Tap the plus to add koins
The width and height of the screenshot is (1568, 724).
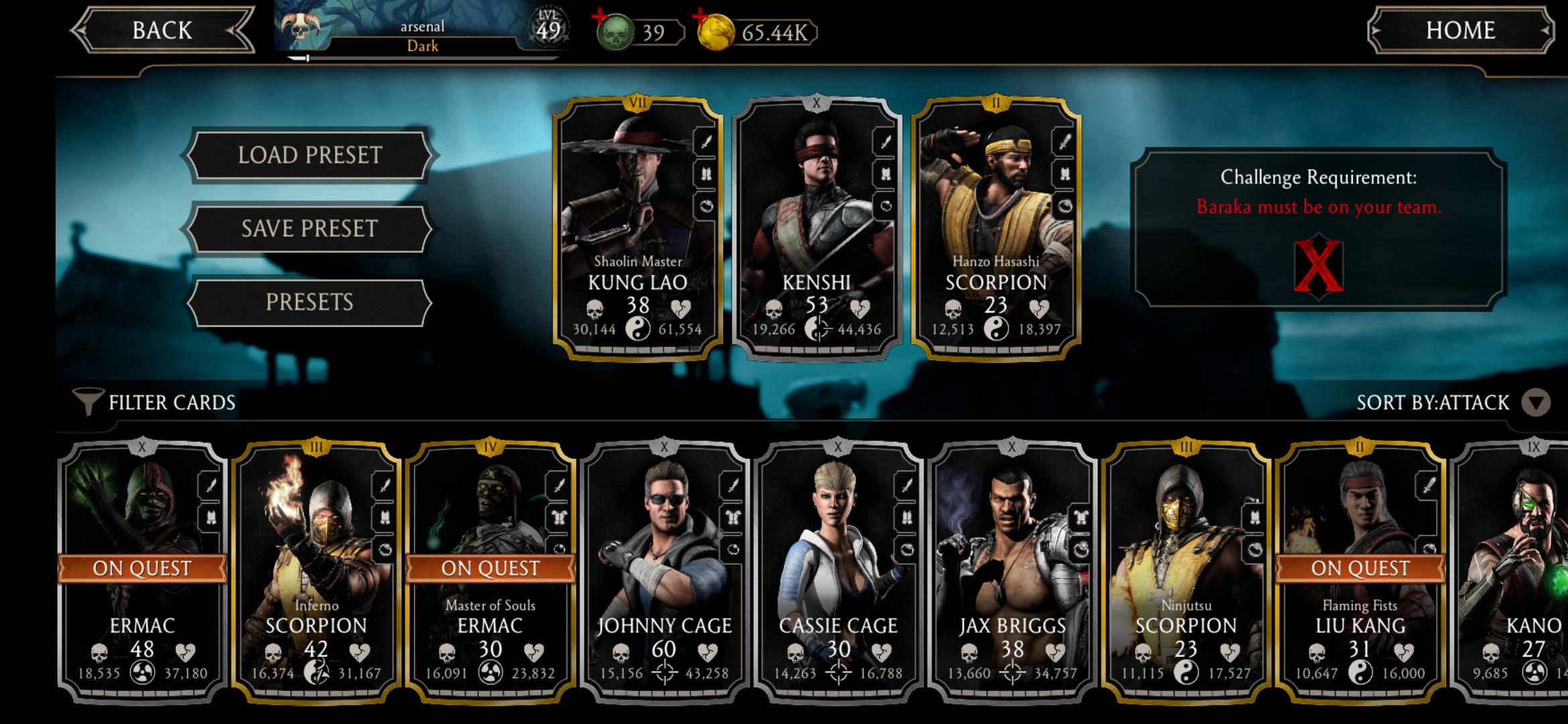pyautogui.click(x=701, y=17)
